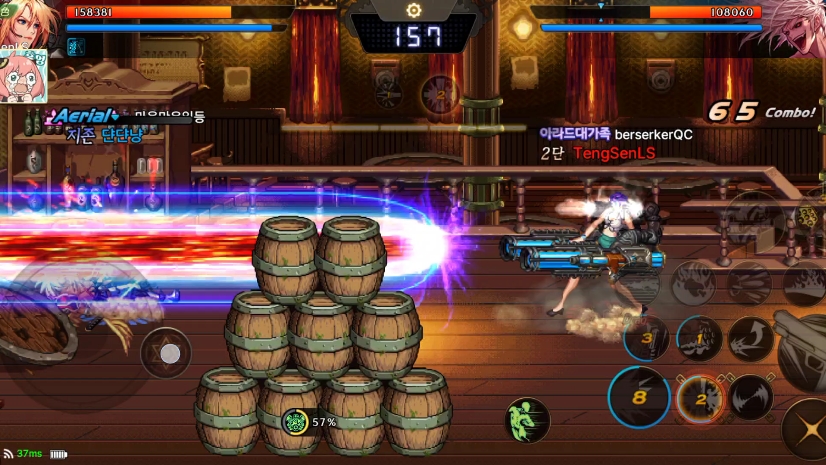Trigger the red-ringed skill showing 2

coord(699,400)
